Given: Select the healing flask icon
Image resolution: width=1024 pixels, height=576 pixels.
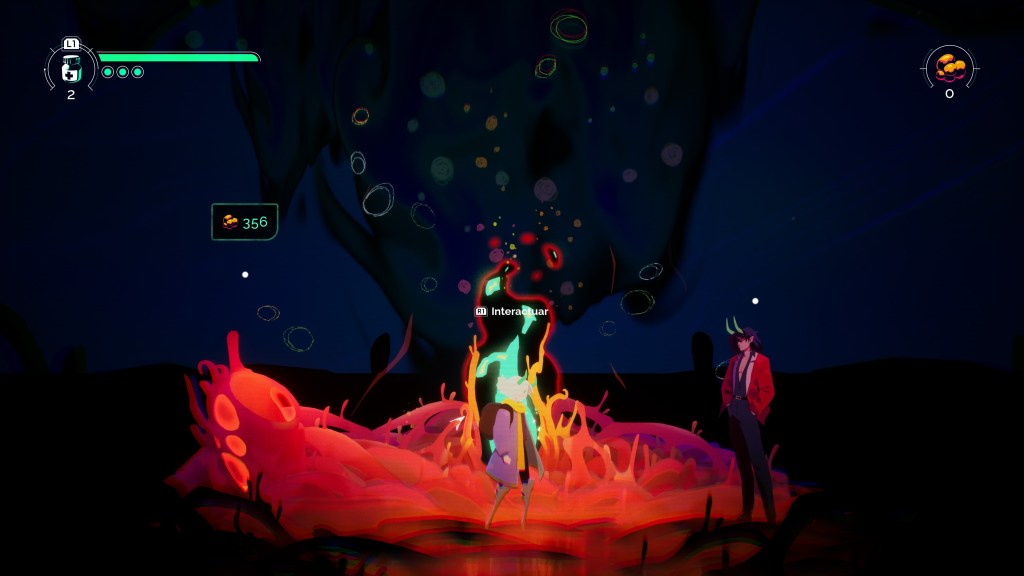Looking at the screenshot, I should click(71, 69).
